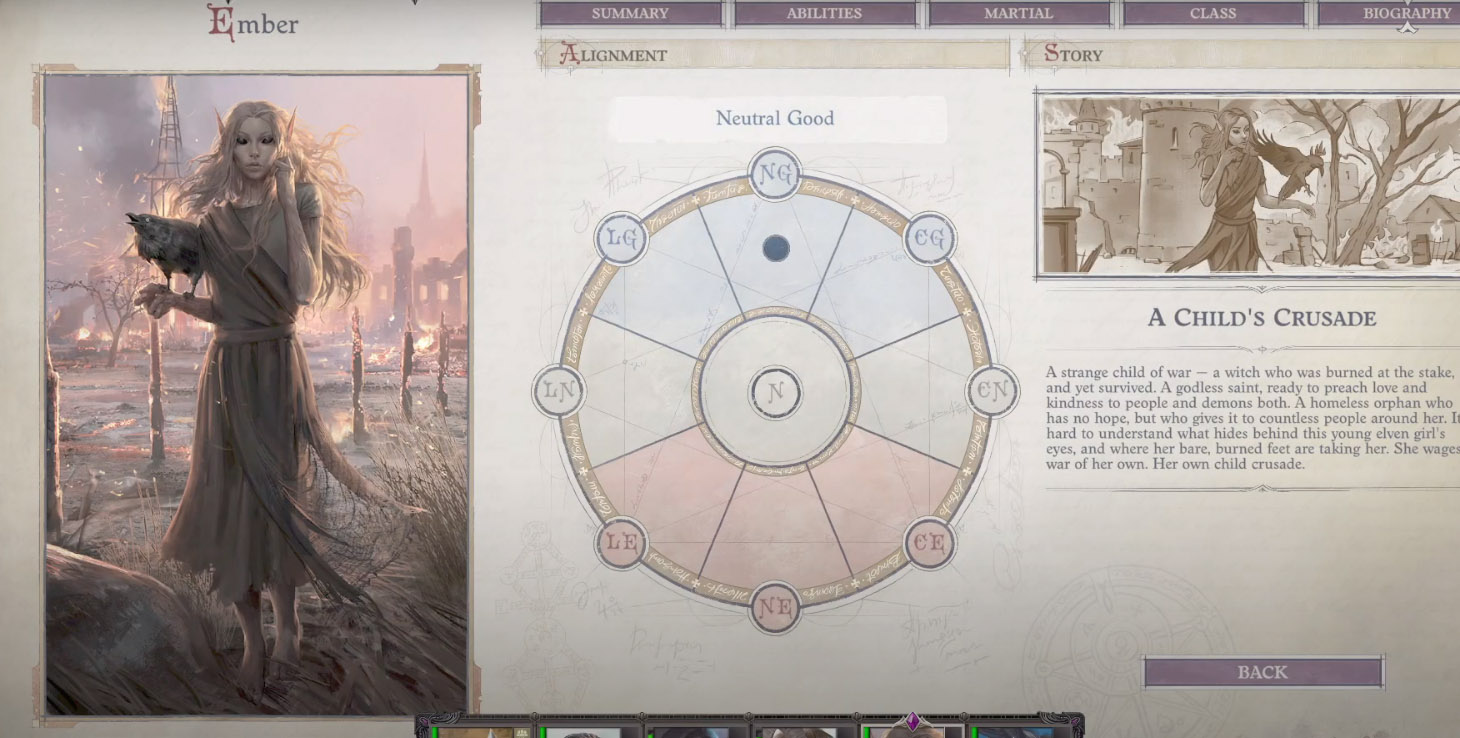
Task: Select the Neutral Good alignment medallion
Action: point(775,175)
